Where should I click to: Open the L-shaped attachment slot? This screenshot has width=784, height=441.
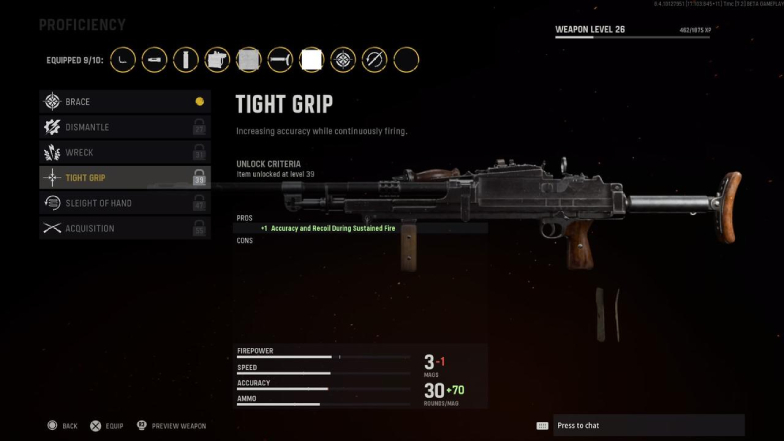pos(123,60)
